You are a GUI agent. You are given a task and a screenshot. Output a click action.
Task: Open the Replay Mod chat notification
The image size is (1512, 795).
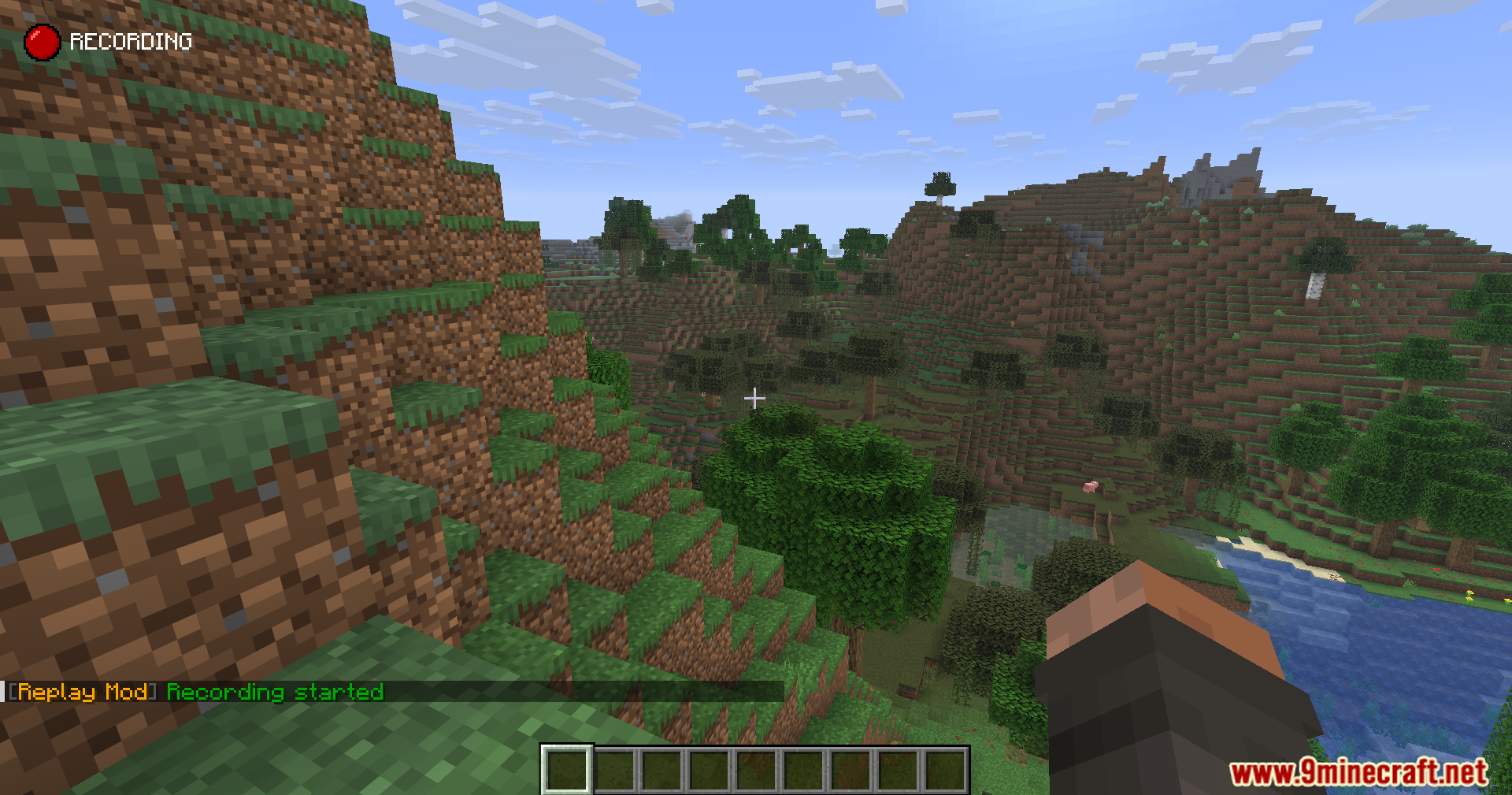point(197,693)
